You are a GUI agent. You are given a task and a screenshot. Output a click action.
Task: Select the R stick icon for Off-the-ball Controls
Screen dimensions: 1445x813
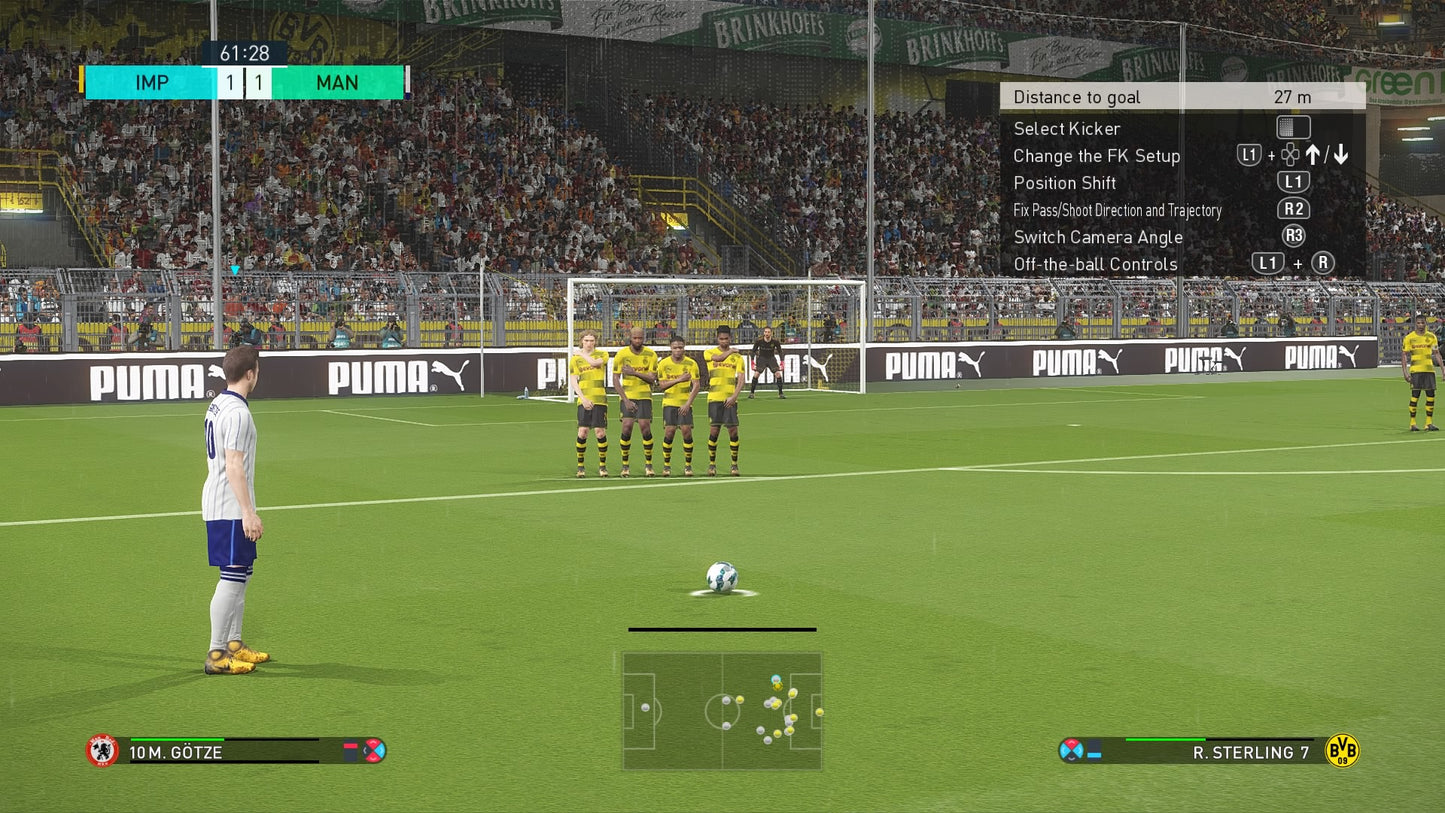click(x=1321, y=263)
